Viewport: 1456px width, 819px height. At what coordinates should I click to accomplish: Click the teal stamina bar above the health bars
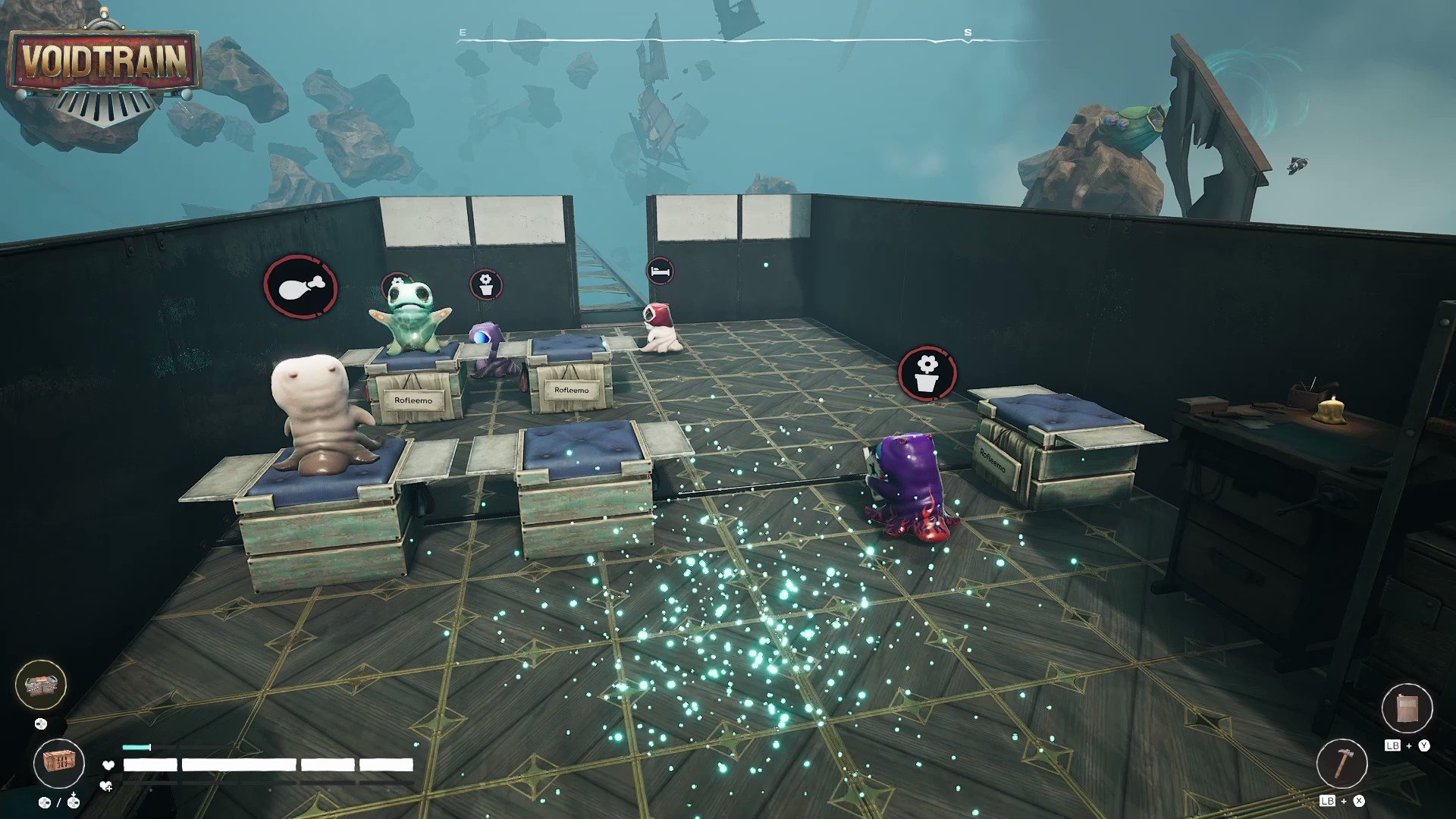(x=136, y=746)
